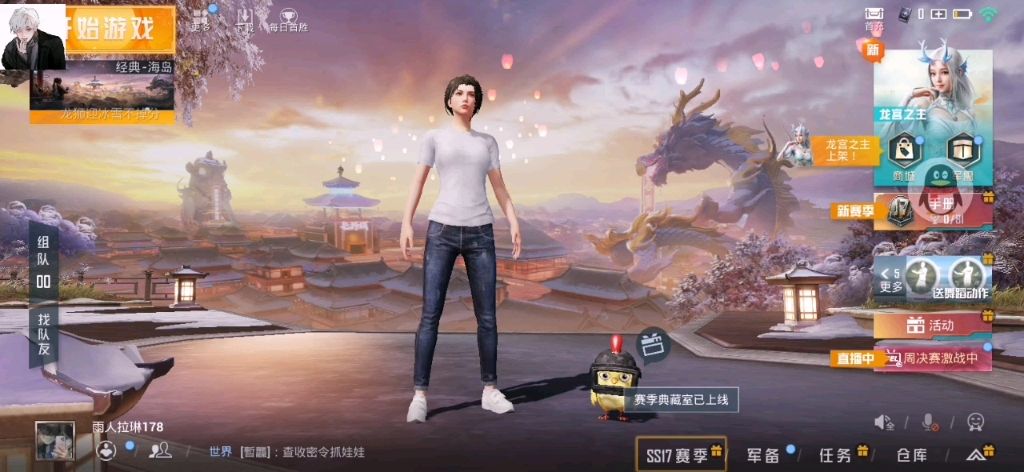The height and width of the screenshot is (472, 1024).
Task: Watch the 直播中 周决赛激战中 live stream
Action: pos(932,358)
